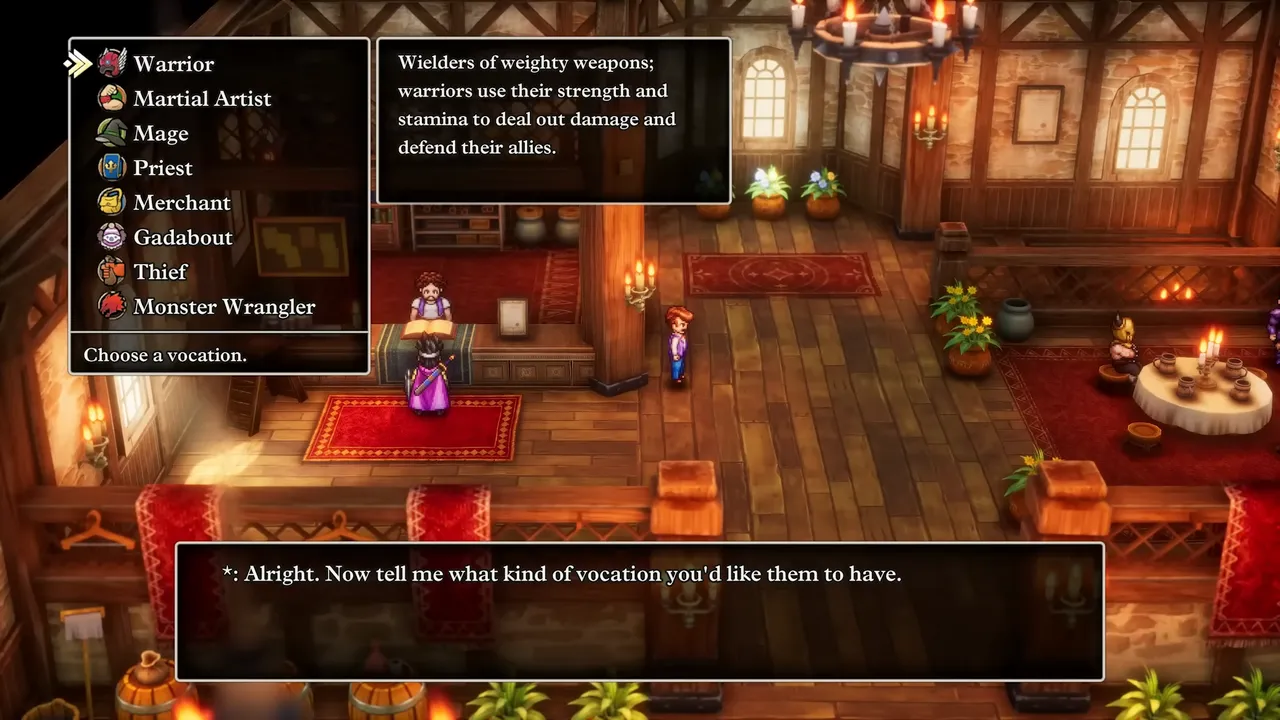1280x720 pixels.
Task: Choose the Monster Wrangler vocation
Action: 223,307
